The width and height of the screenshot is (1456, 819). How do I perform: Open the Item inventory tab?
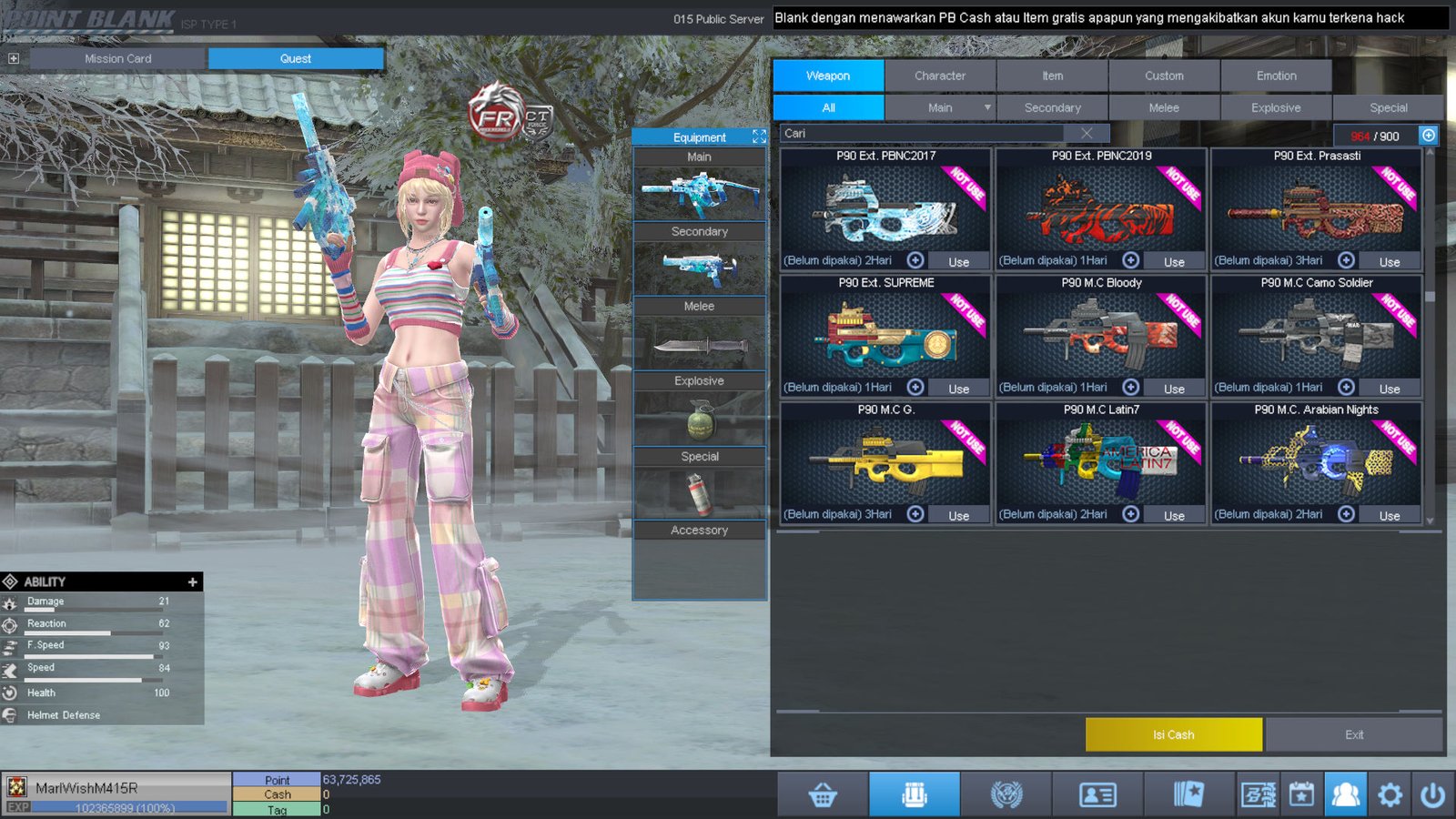click(x=1052, y=76)
